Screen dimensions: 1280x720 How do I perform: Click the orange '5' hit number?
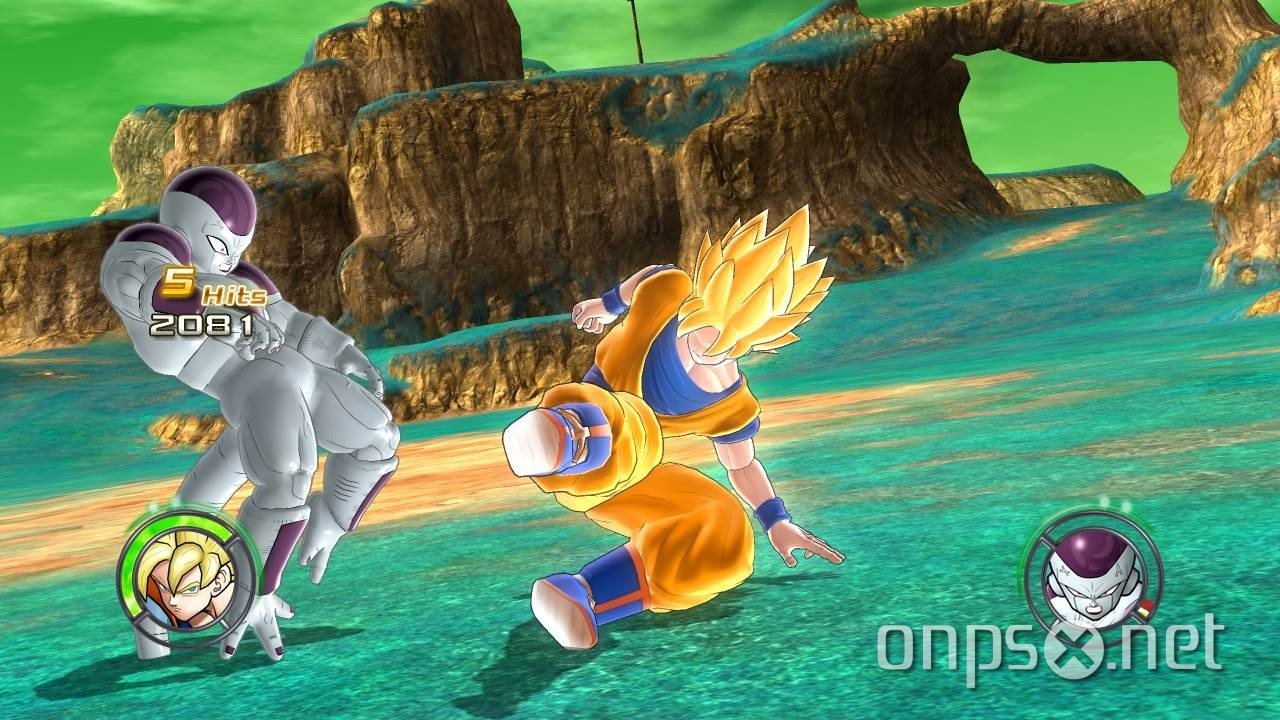click(178, 283)
